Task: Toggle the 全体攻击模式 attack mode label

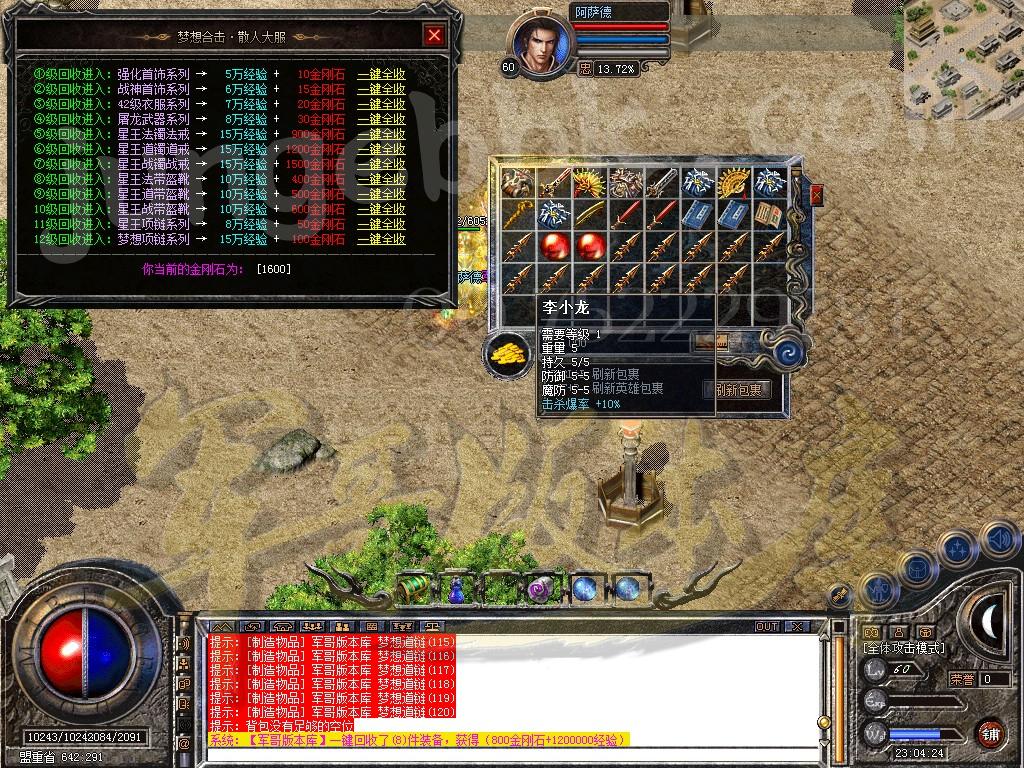Action: pos(905,648)
